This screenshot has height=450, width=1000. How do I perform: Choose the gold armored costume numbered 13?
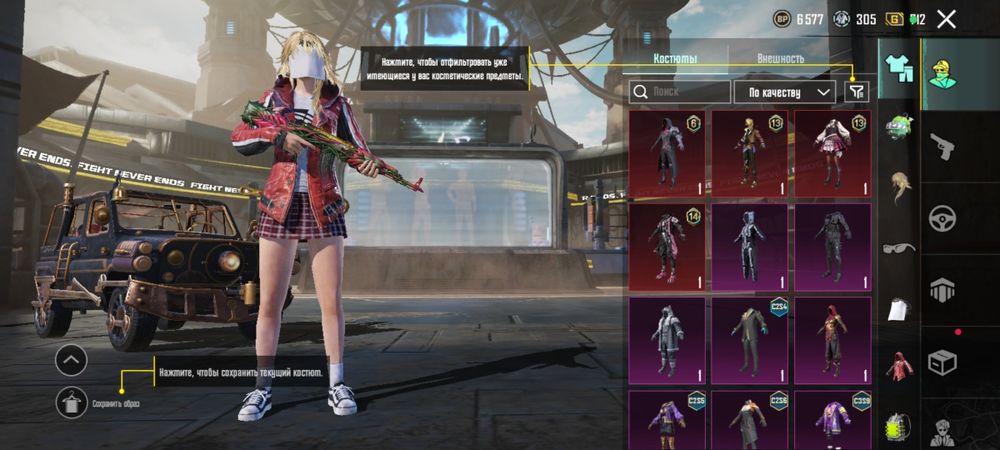(x=750, y=152)
